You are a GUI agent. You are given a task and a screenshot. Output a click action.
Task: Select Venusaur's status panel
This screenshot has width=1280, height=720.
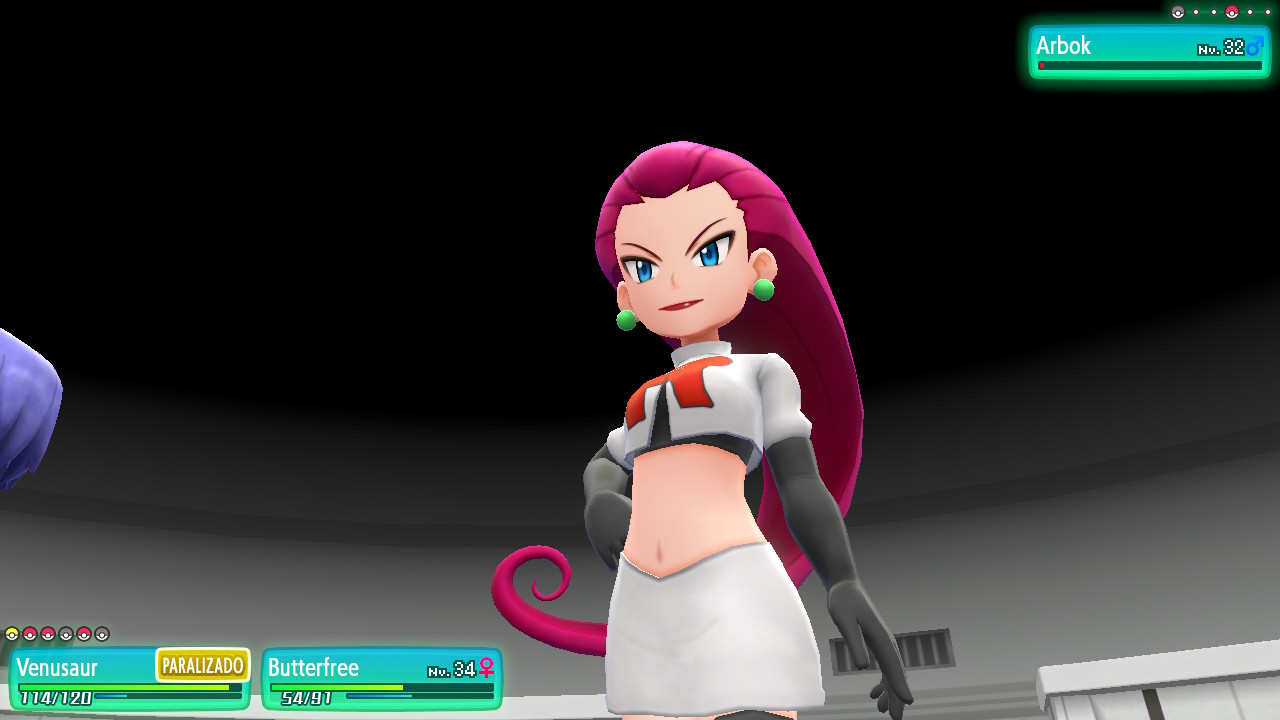(129, 678)
